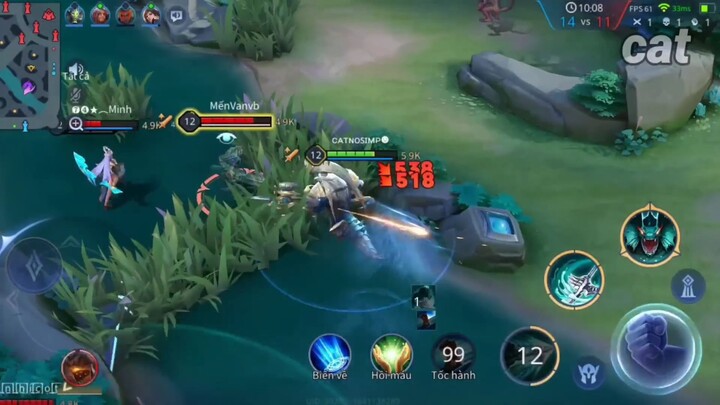
Task: Open the minimap
Action: 30,60
